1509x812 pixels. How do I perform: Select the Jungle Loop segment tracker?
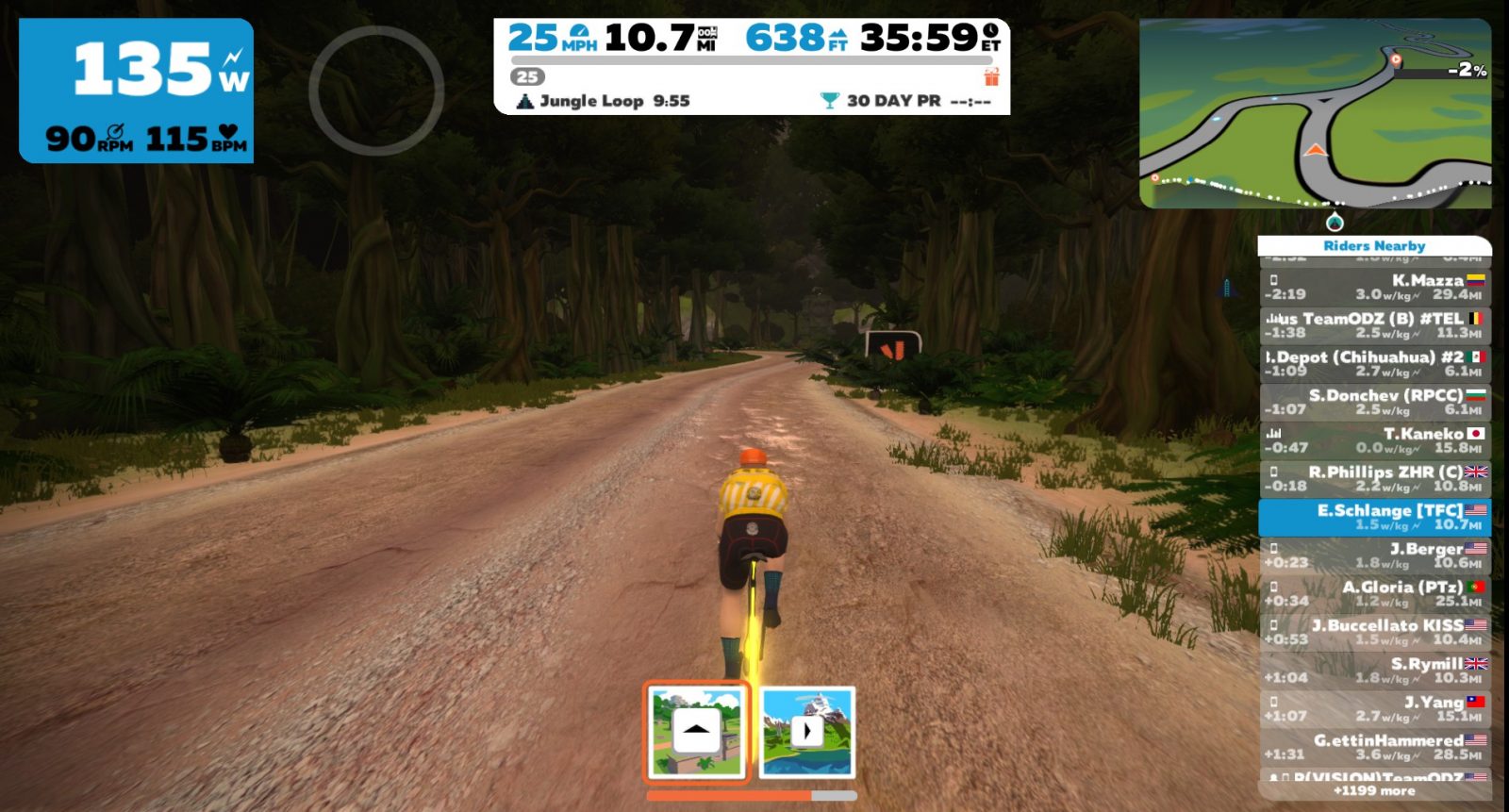[x=605, y=101]
